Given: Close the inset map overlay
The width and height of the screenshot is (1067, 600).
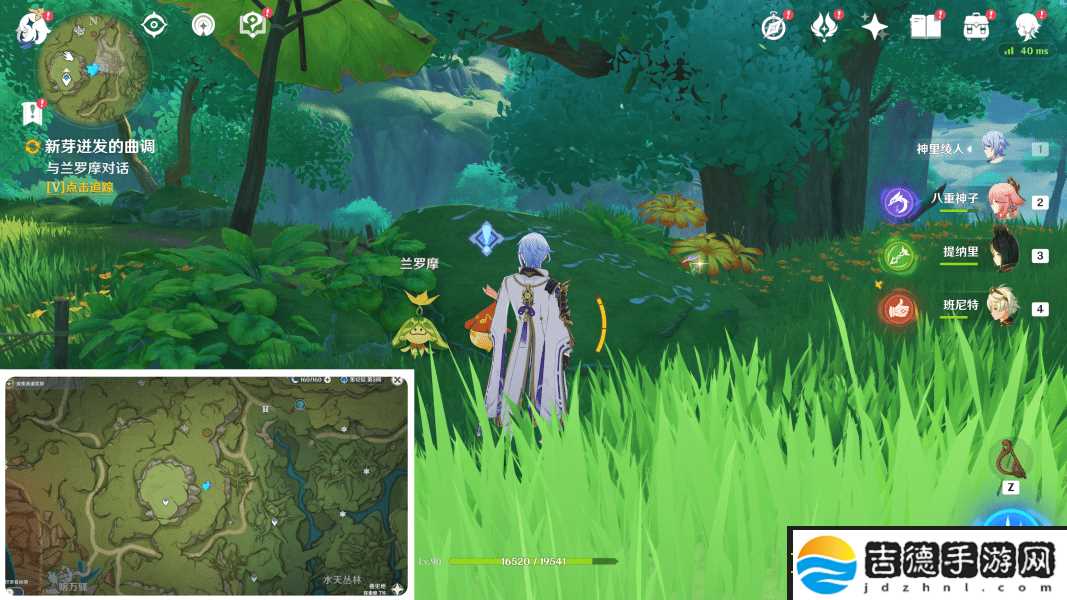Looking at the screenshot, I should (398, 381).
